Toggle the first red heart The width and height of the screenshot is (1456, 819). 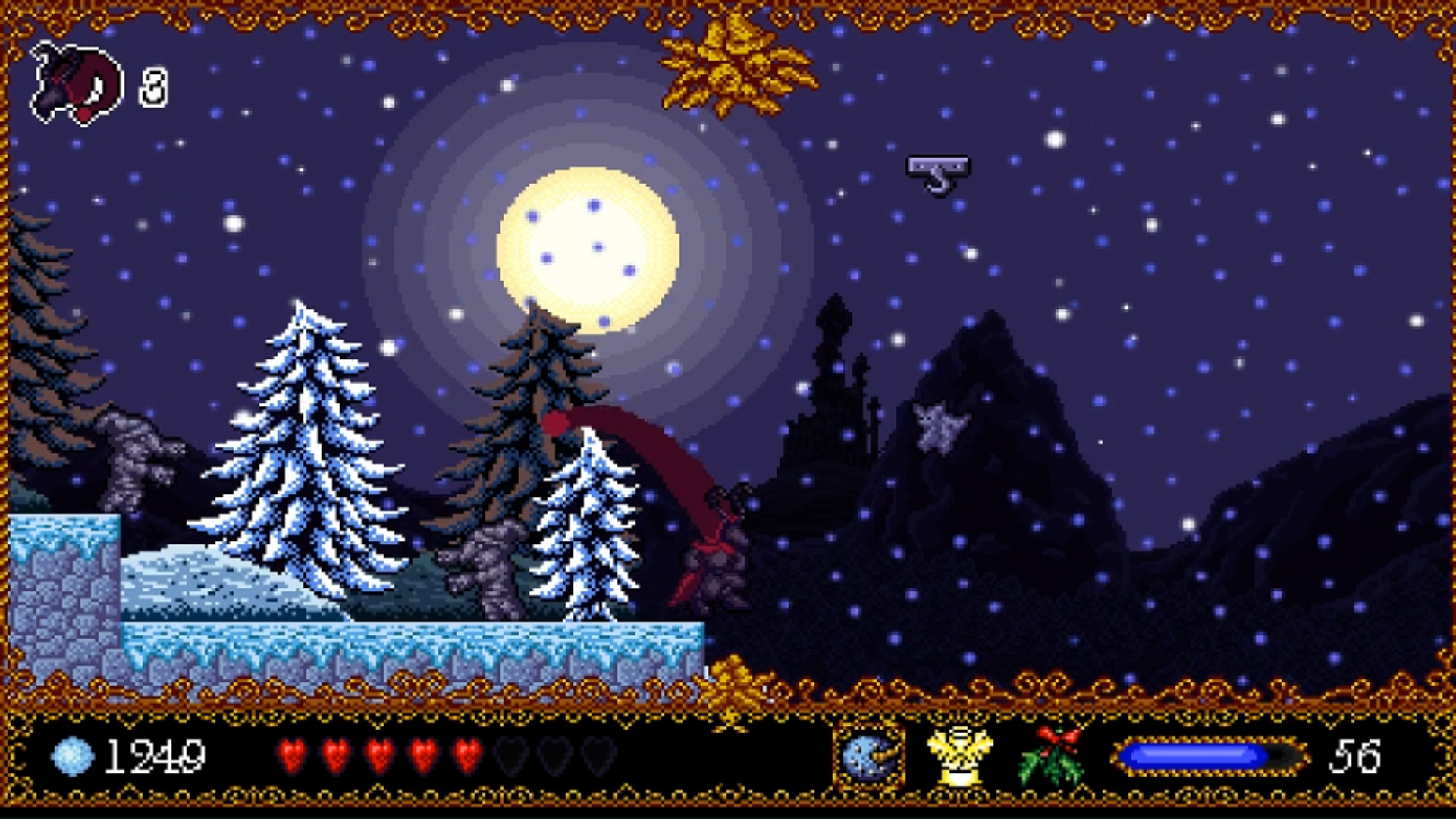[296, 755]
